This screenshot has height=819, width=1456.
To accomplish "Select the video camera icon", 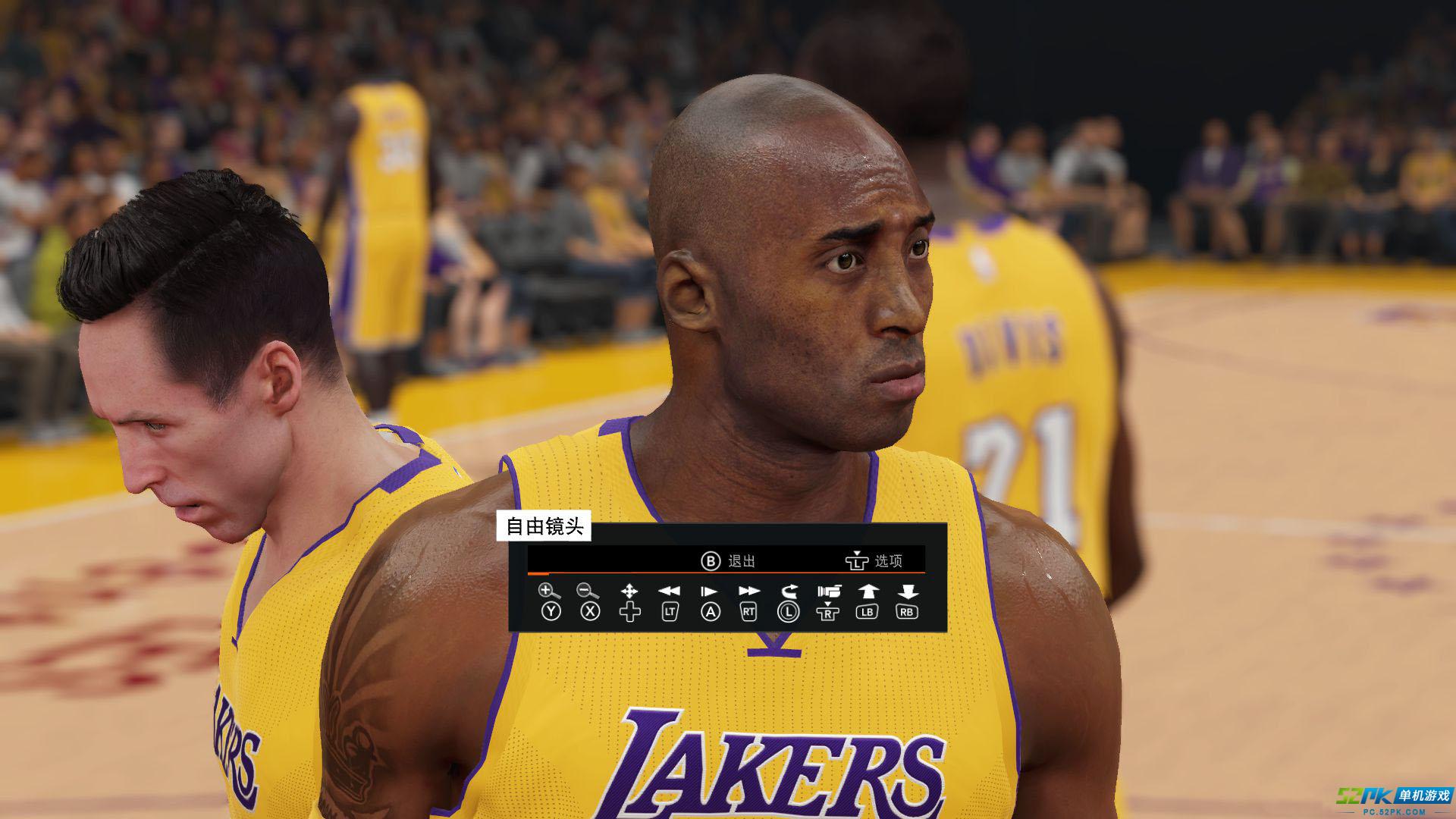I will pos(829,591).
